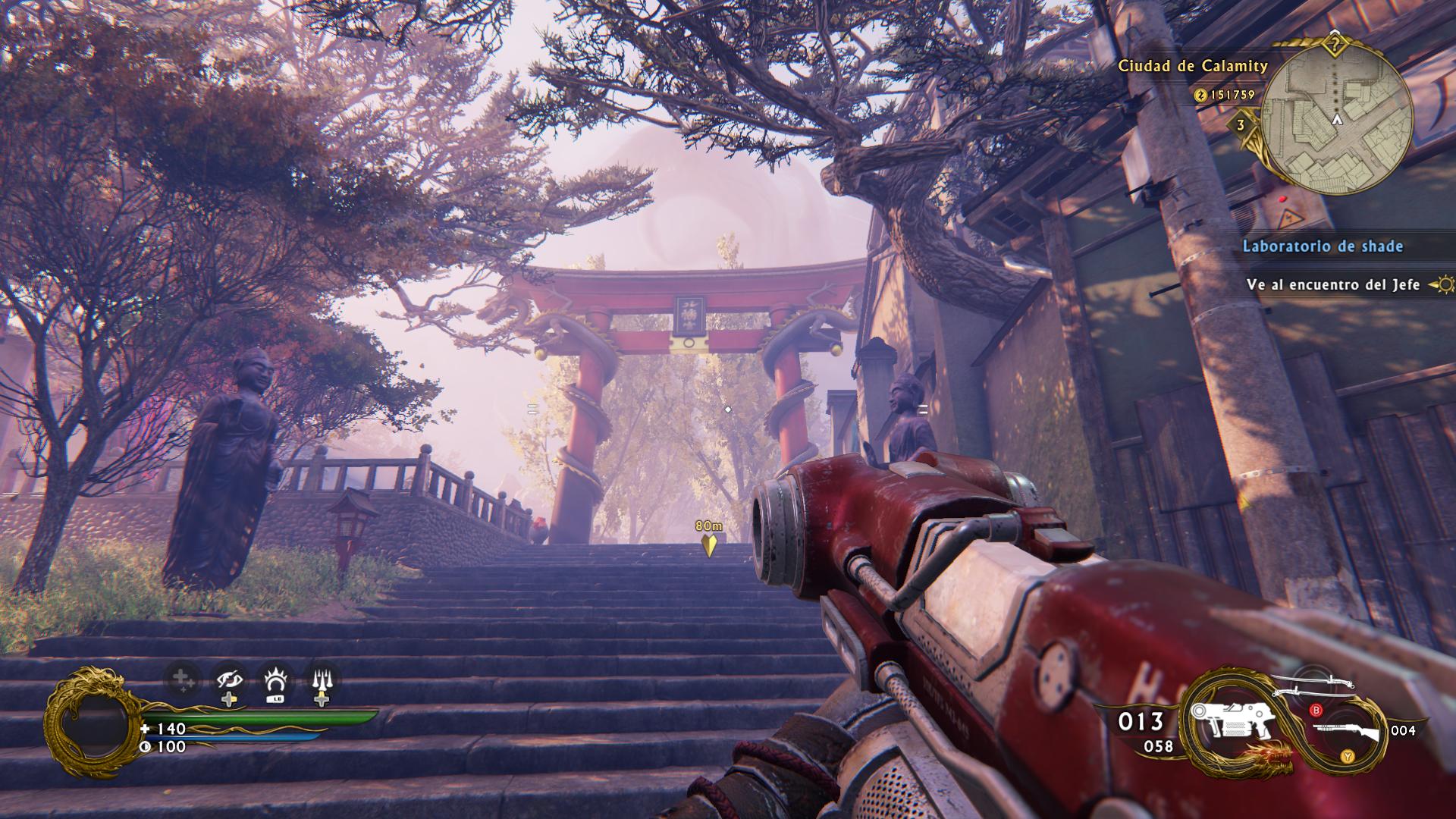Activate the crossed-out eye ability

click(x=229, y=682)
